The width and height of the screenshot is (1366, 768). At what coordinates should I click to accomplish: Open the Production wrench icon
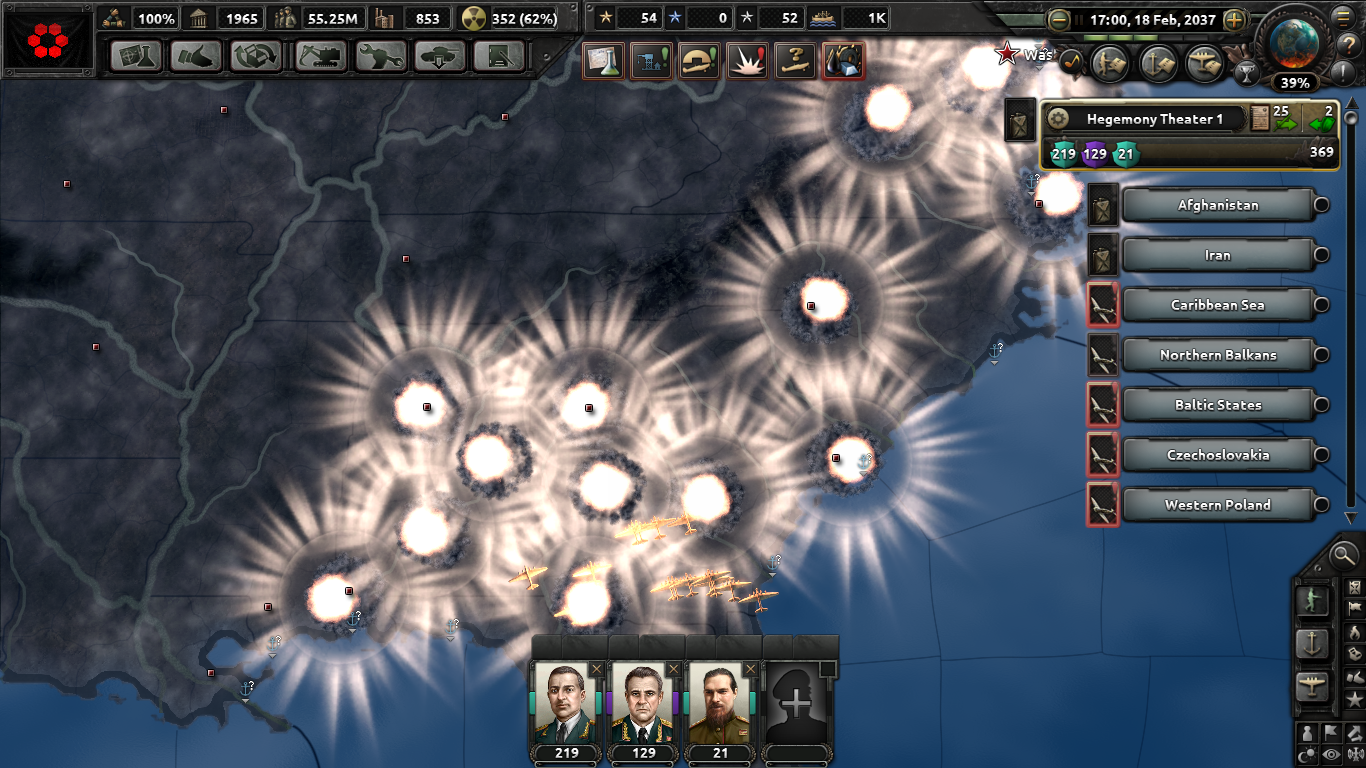[x=380, y=57]
